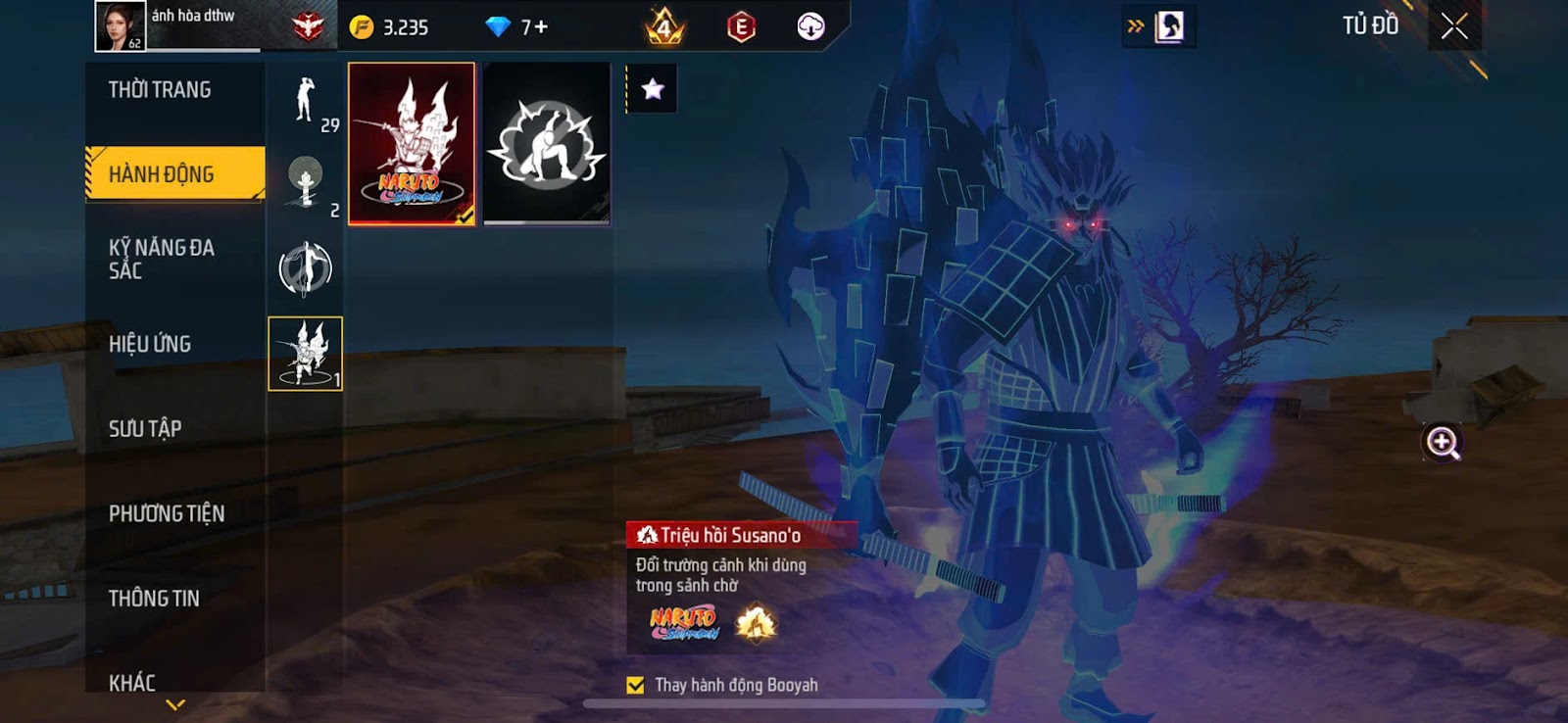Select the subcategory icon showing 2

click(x=306, y=184)
